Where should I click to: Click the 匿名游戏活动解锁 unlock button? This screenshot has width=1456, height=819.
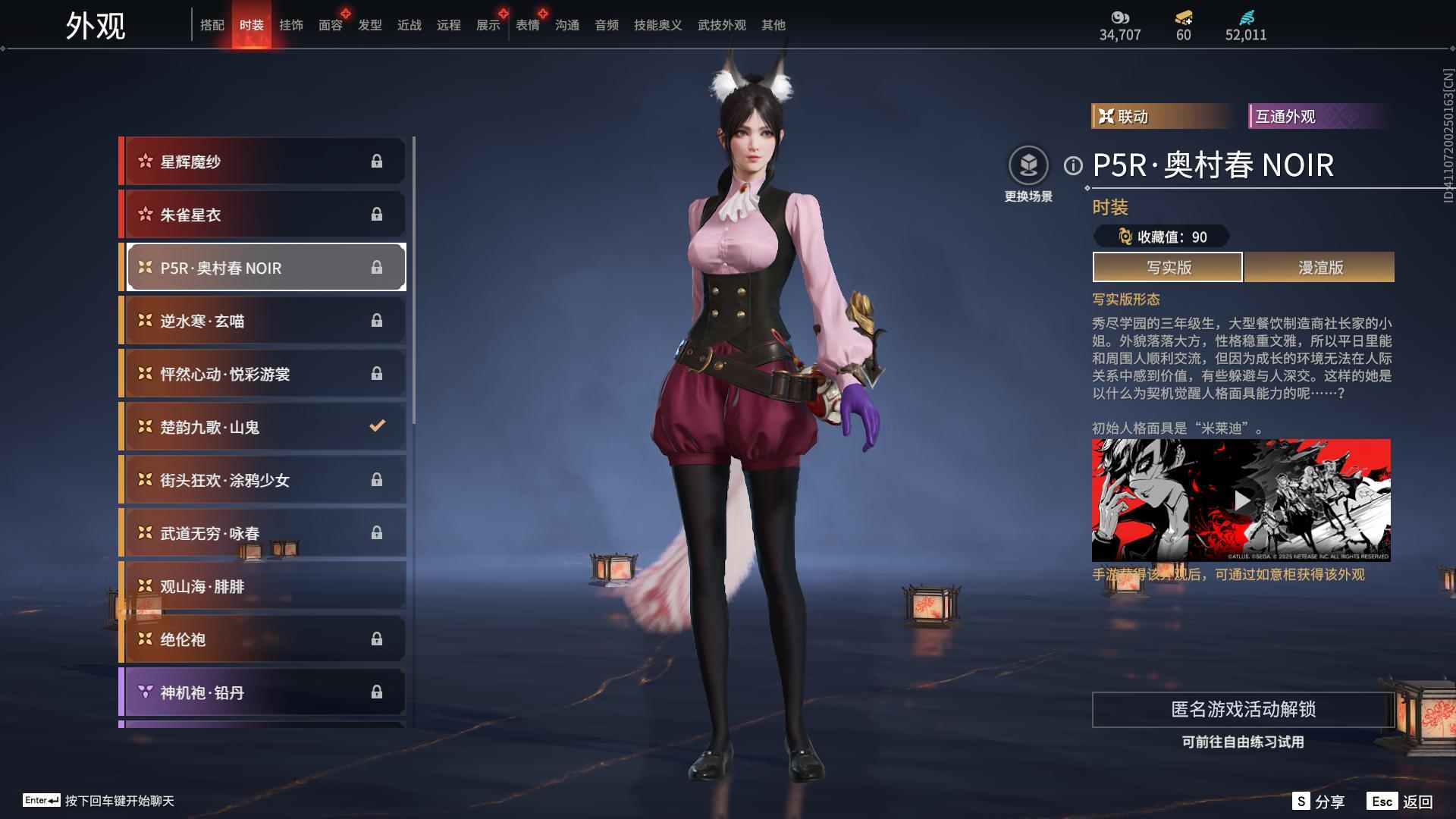[x=1243, y=710]
